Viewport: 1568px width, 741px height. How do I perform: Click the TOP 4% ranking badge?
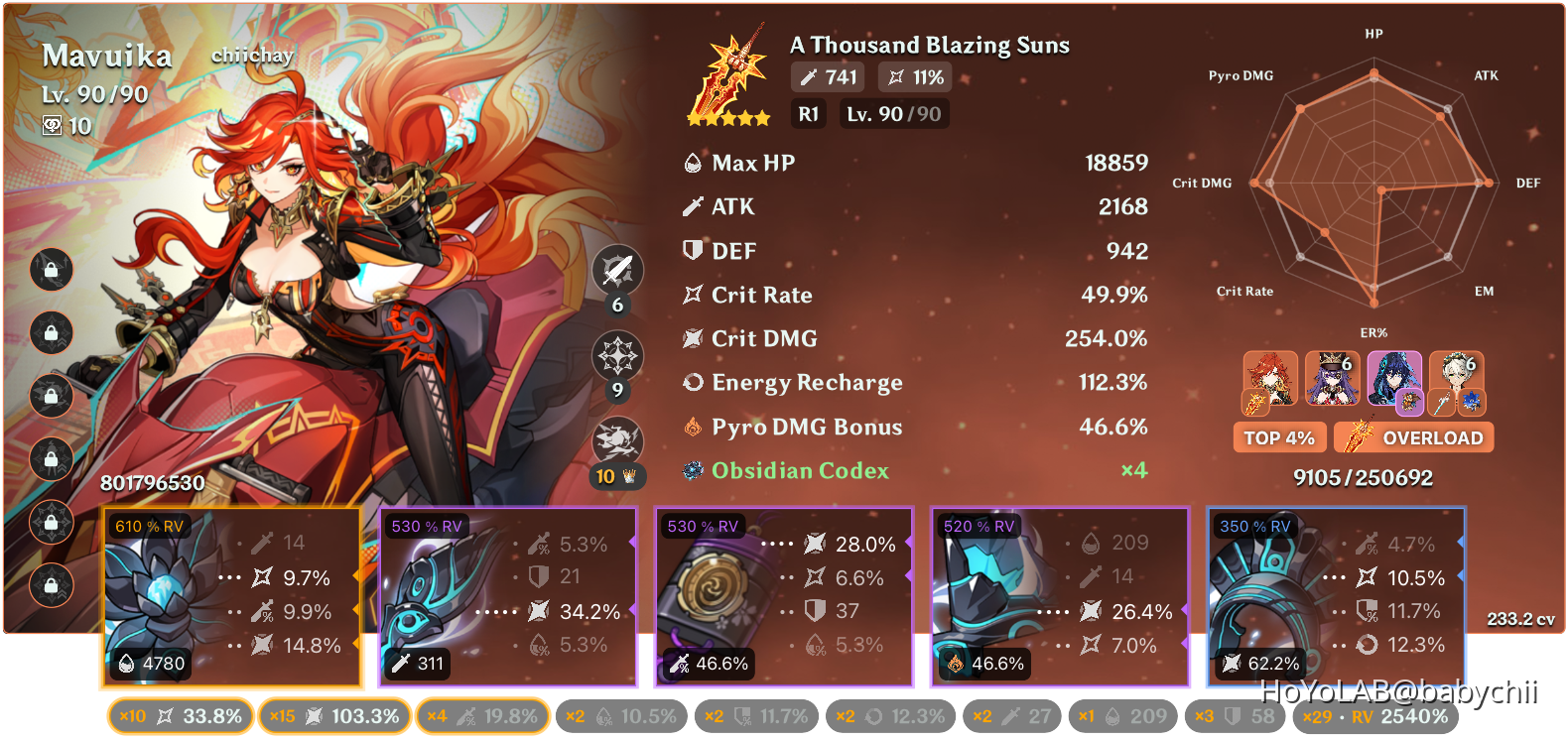[1279, 436]
